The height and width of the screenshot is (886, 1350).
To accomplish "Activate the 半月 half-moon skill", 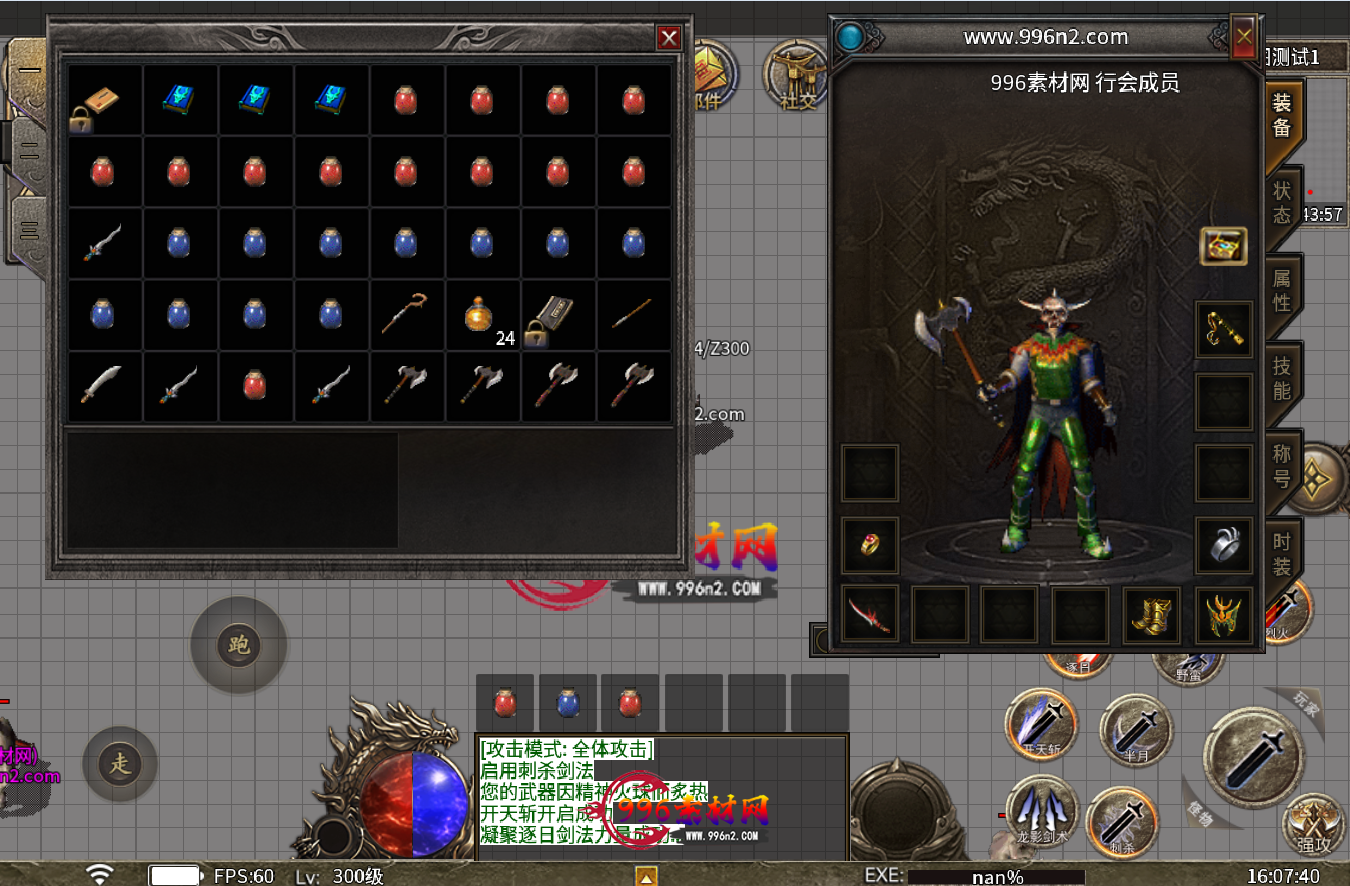I will [1136, 730].
